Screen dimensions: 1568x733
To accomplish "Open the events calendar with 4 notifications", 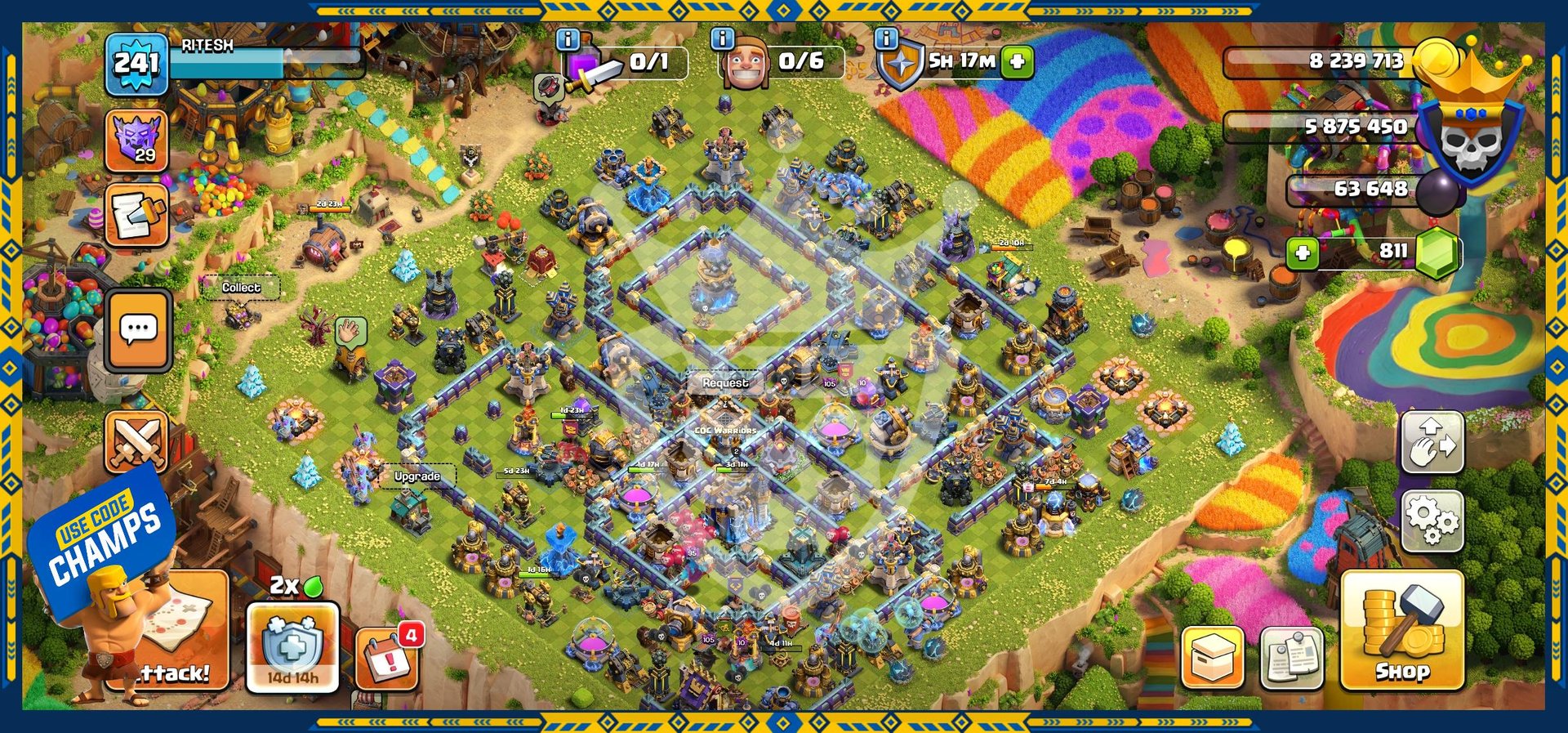I will [387, 659].
